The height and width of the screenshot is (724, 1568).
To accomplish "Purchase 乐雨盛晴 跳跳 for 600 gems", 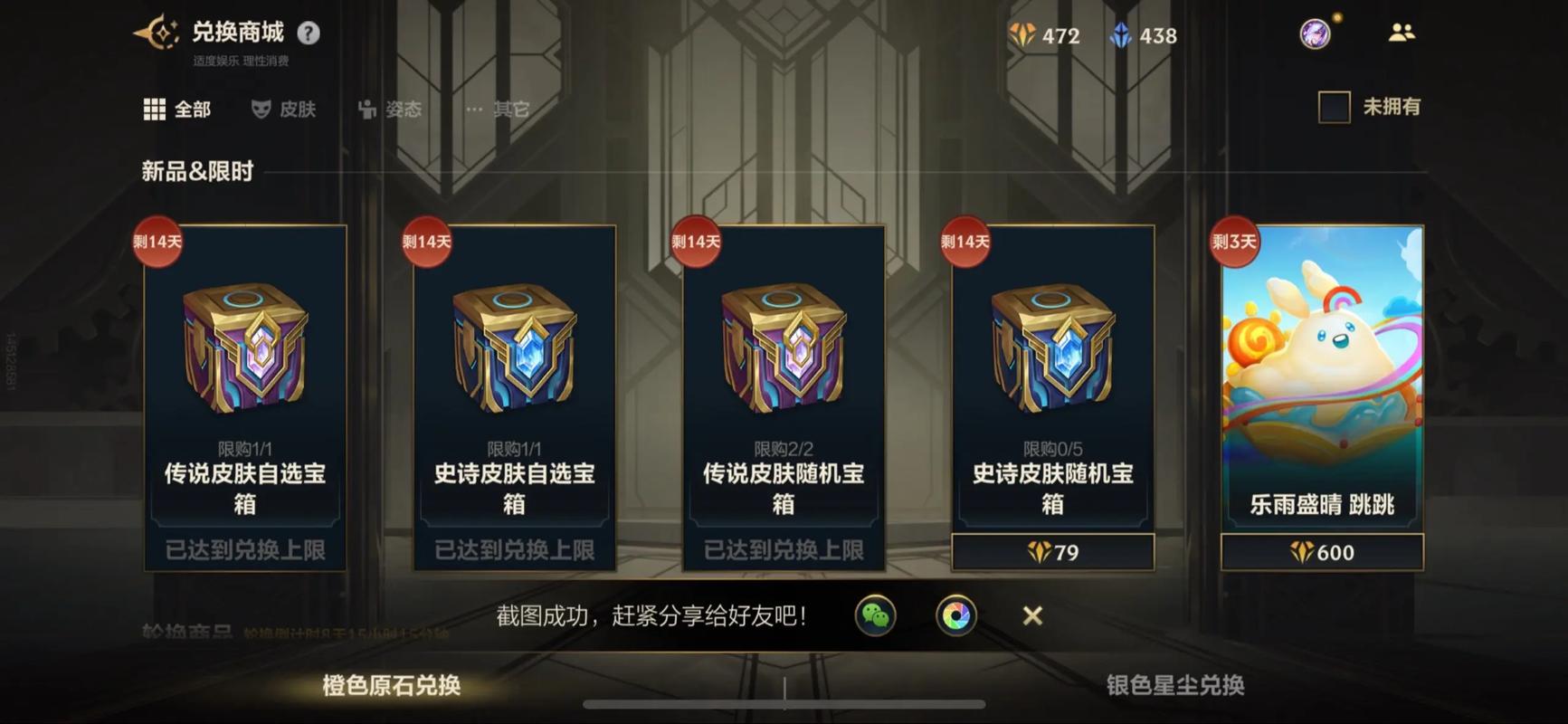I will pos(1322,553).
